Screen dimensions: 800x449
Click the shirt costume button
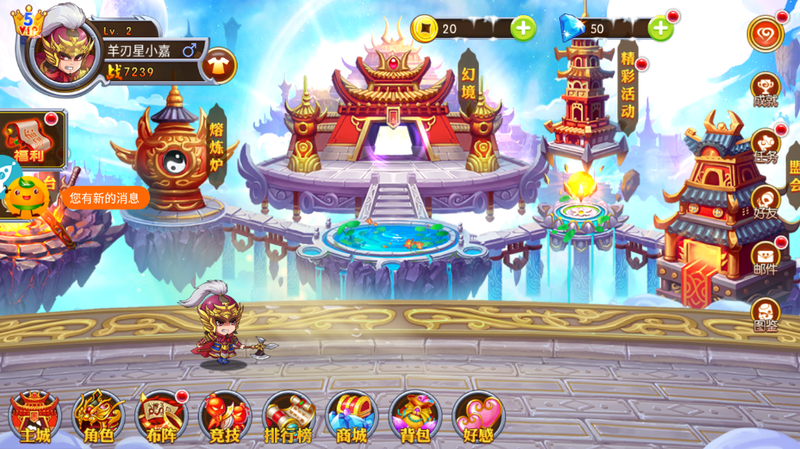pyautogui.click(x=217, y=66)
